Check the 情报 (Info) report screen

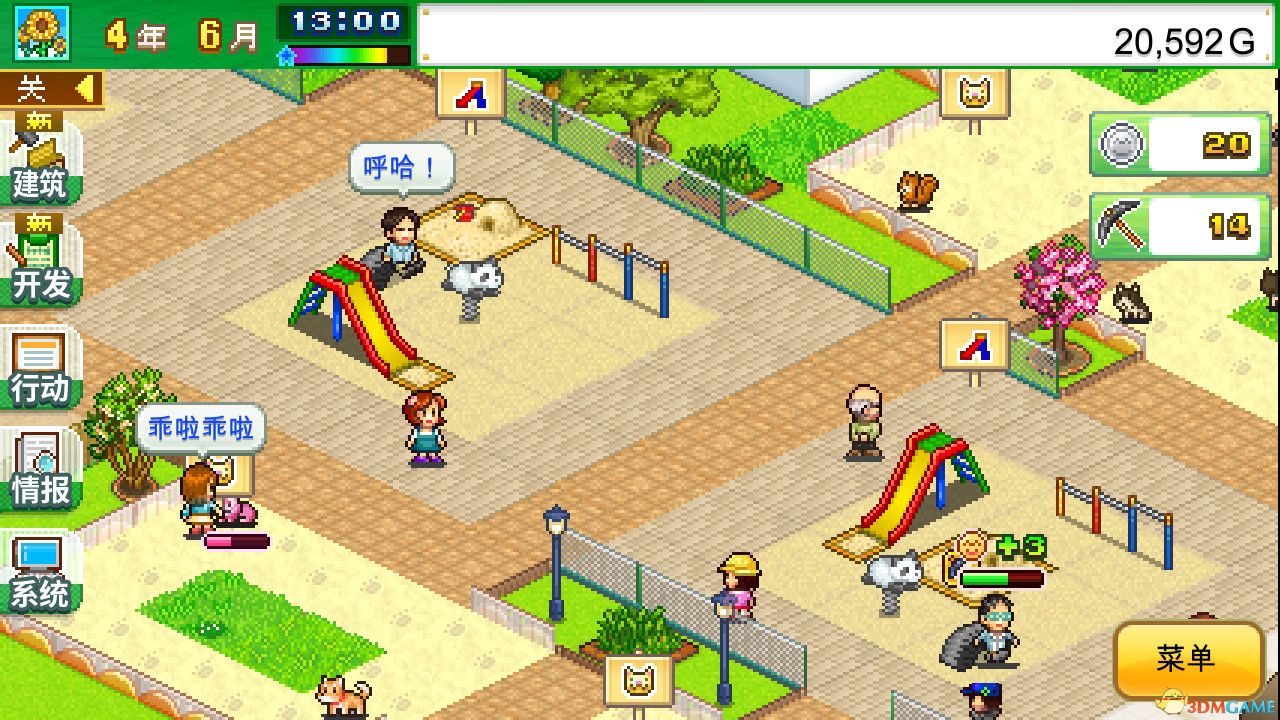pyautogui.click(x=40, y=478)
